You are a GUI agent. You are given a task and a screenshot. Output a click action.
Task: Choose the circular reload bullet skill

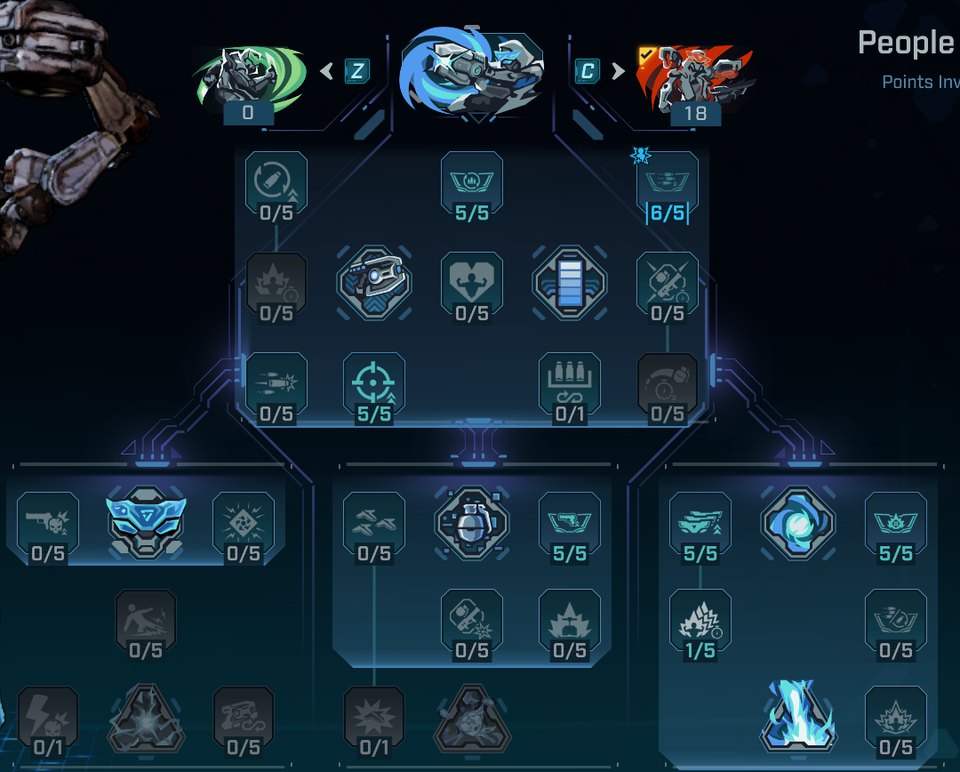pos(276,184)
